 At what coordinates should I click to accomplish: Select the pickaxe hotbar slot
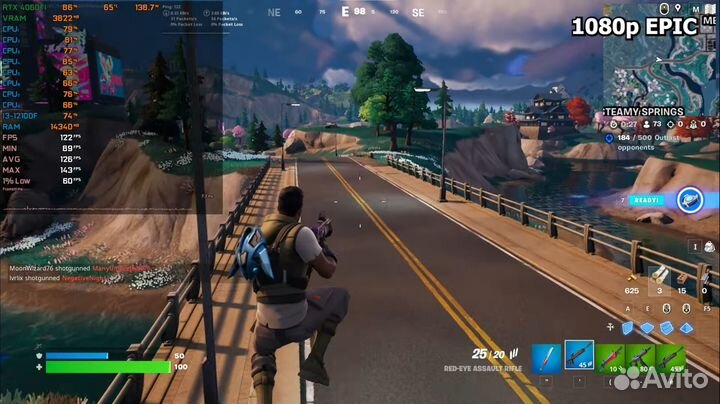[545, 359]
